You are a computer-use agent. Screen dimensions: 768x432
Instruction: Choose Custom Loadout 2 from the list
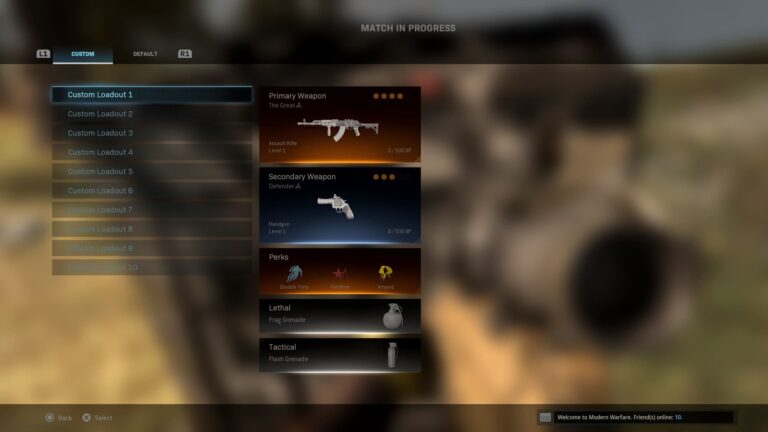coord(152,114)
